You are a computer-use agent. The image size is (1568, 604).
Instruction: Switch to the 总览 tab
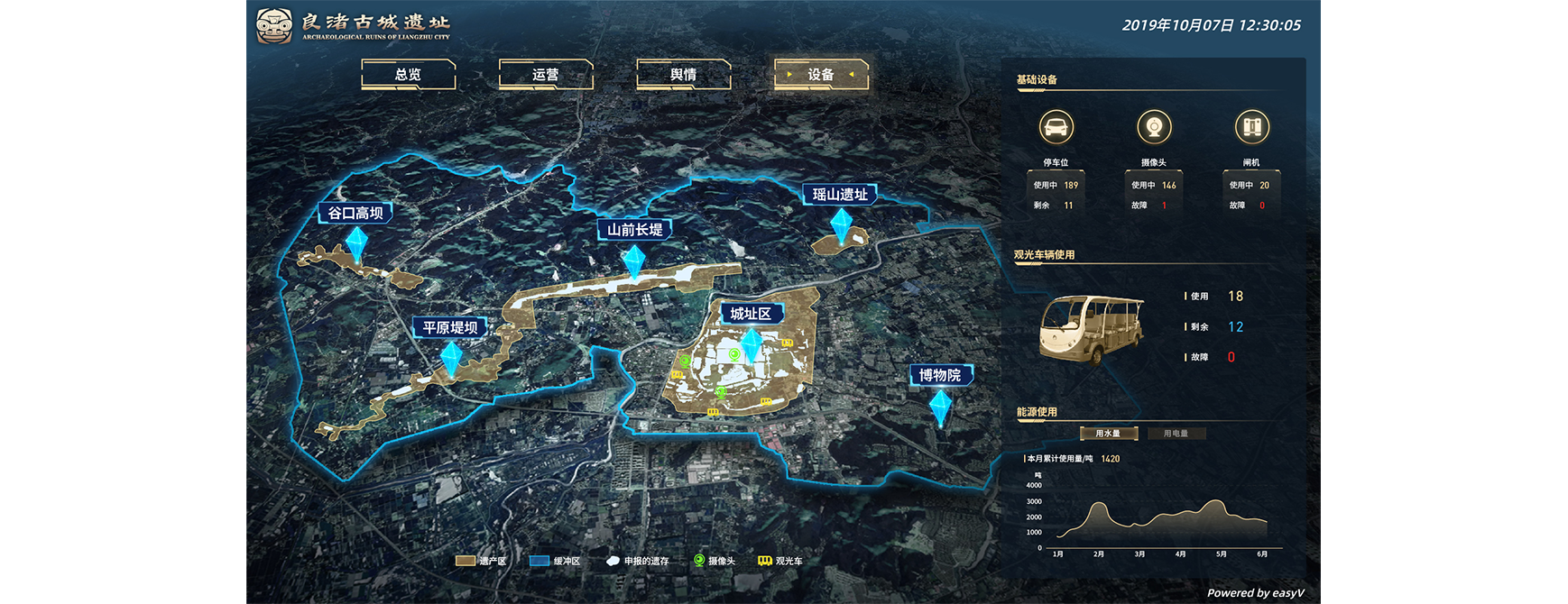(408, 75)
